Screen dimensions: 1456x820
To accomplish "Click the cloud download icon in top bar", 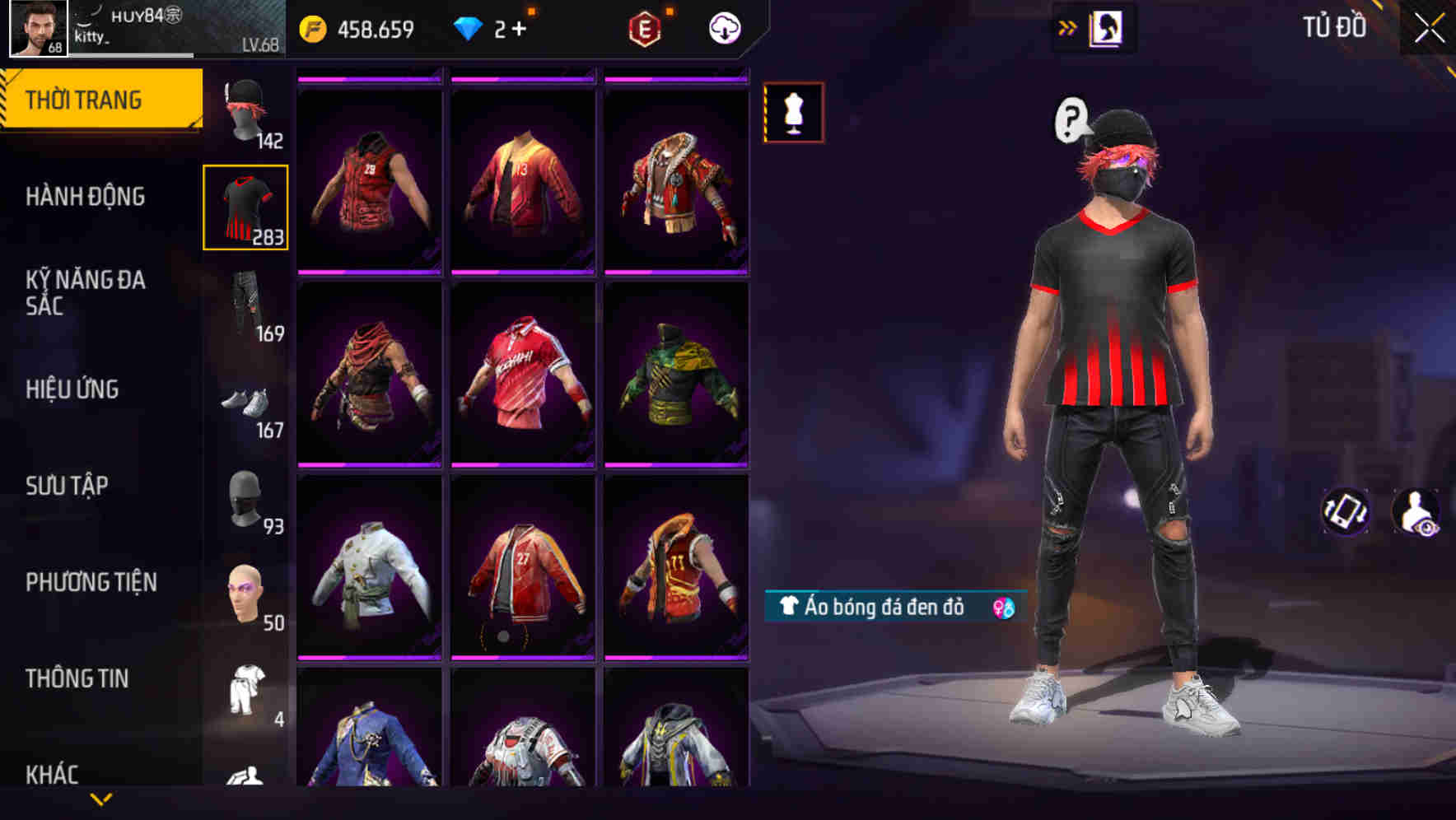I will point(722,27).
